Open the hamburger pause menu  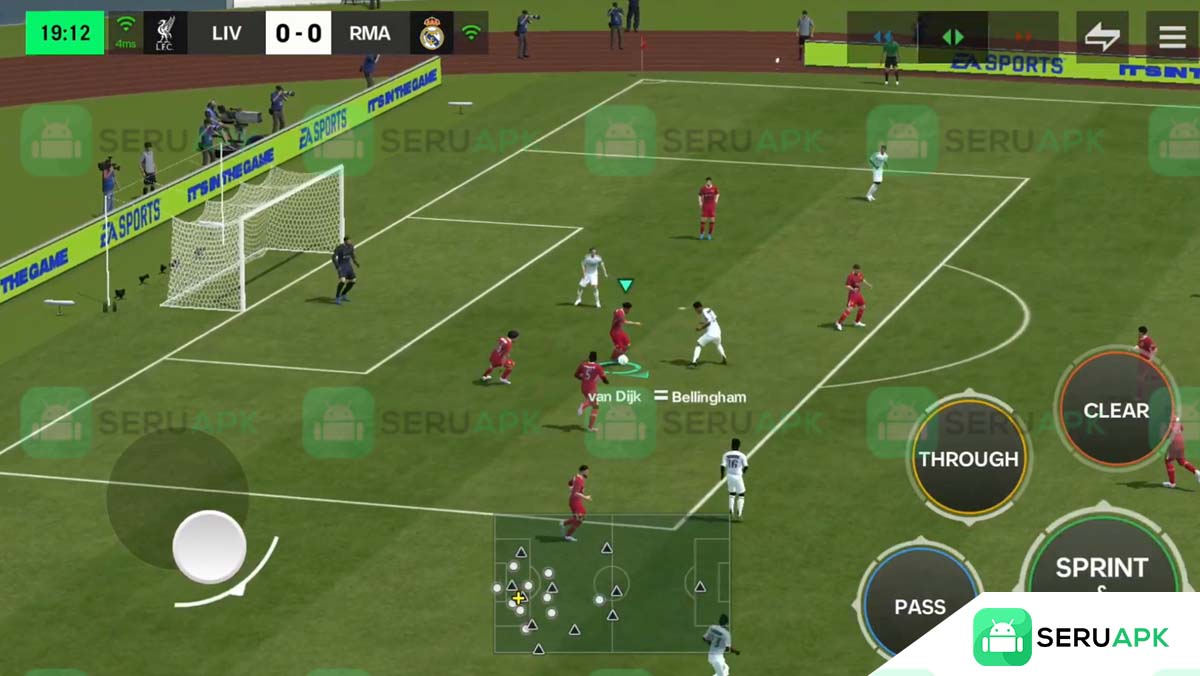[1172, 37]
